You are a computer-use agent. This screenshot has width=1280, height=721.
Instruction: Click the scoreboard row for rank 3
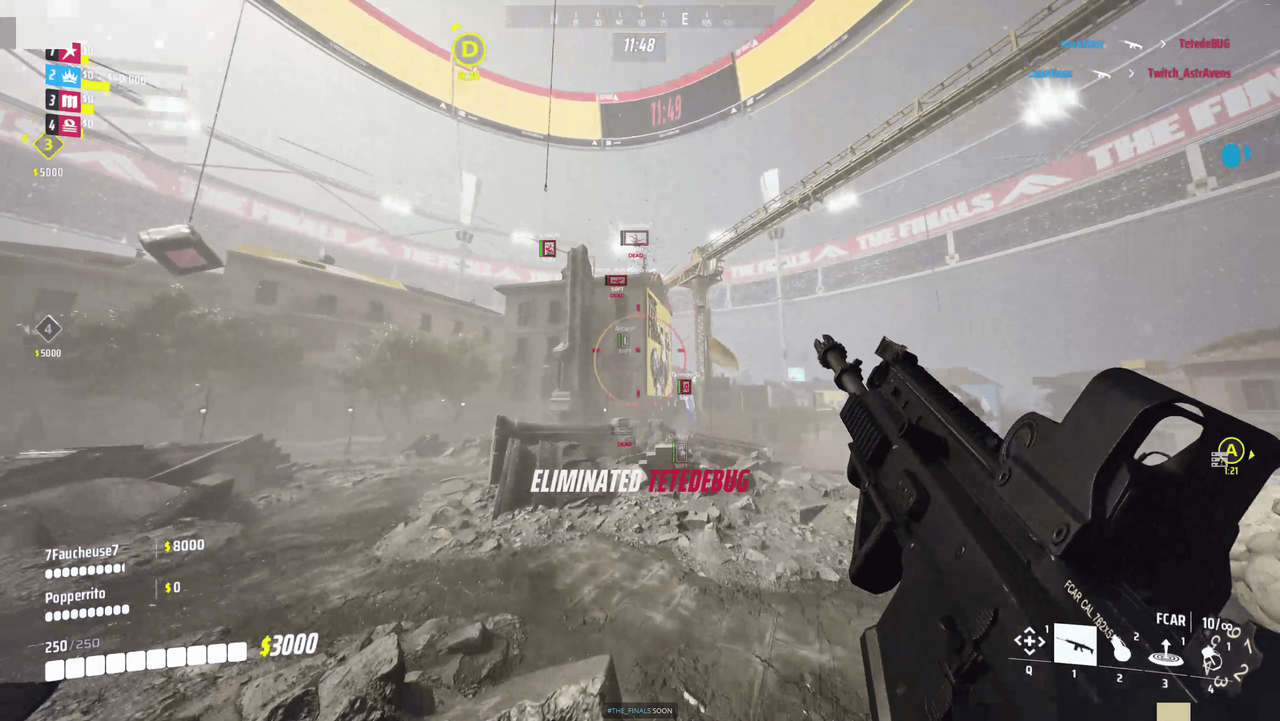[63, 98]
